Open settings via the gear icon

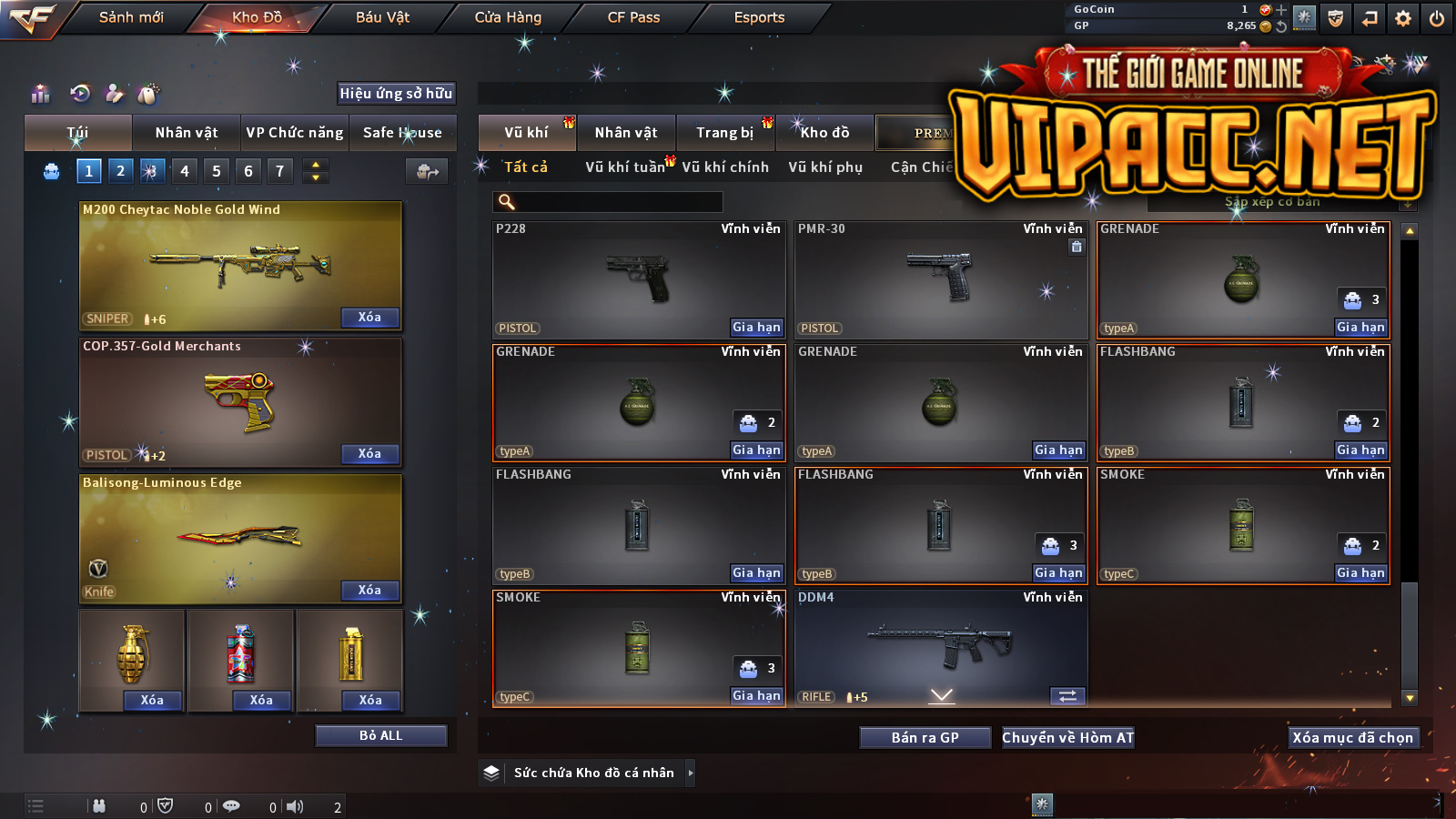coord(1403,18)
